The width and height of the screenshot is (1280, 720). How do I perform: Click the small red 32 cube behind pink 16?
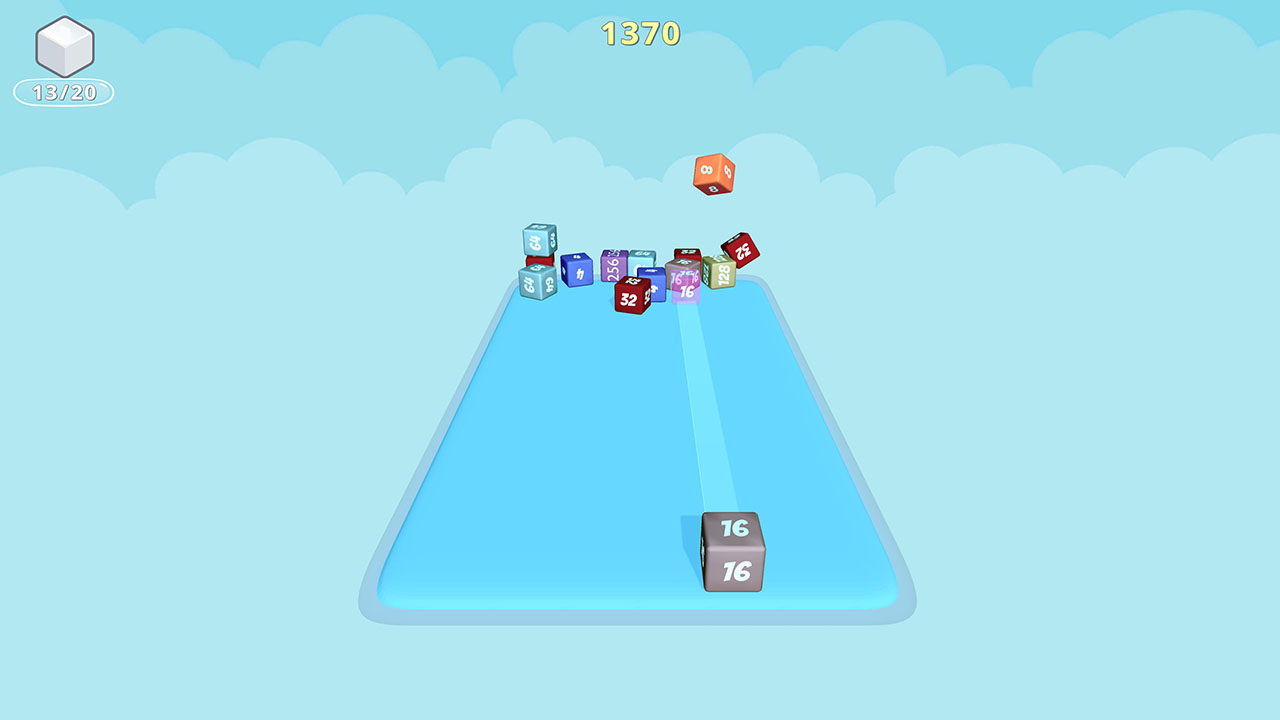[x=687, y=251]
